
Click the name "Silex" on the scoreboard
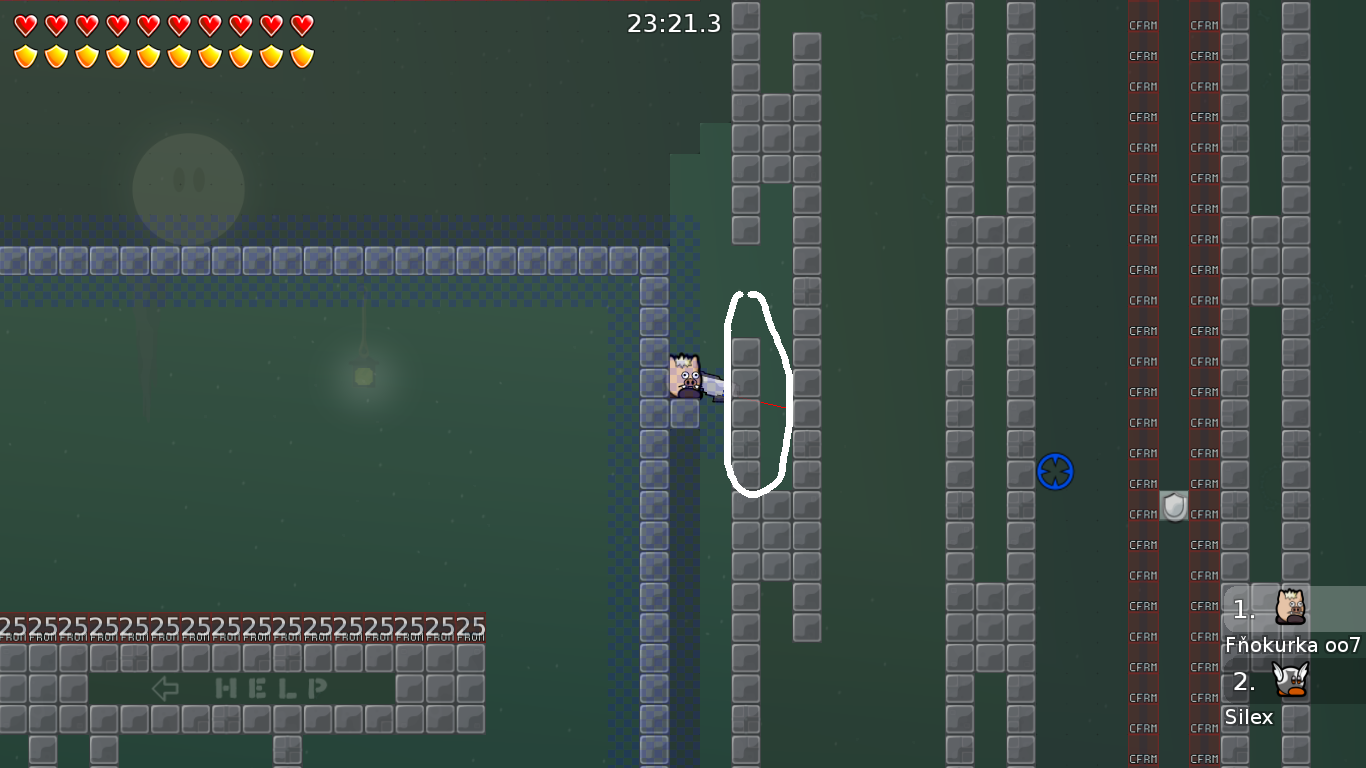coord(1250,717)
